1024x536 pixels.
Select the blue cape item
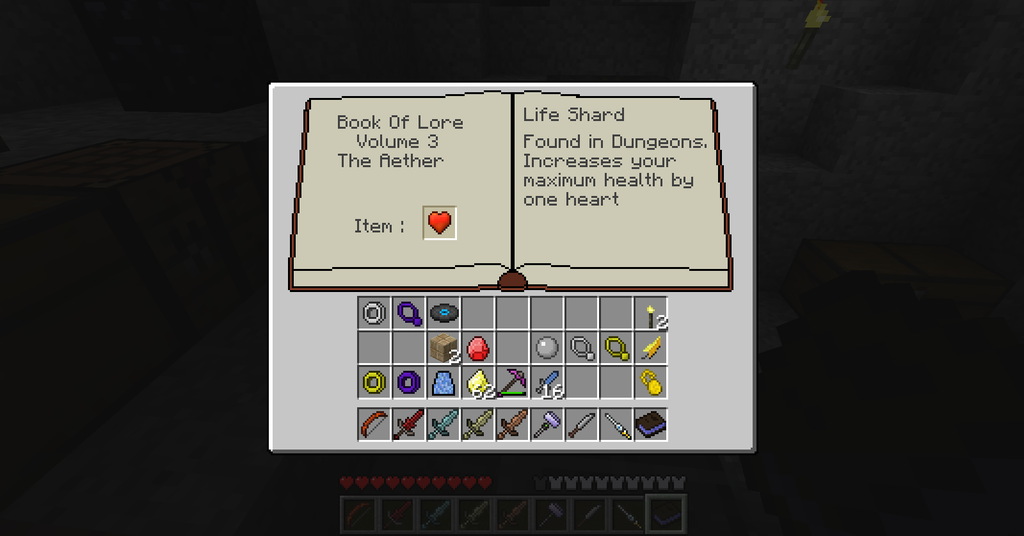click(x=443, y=382)
